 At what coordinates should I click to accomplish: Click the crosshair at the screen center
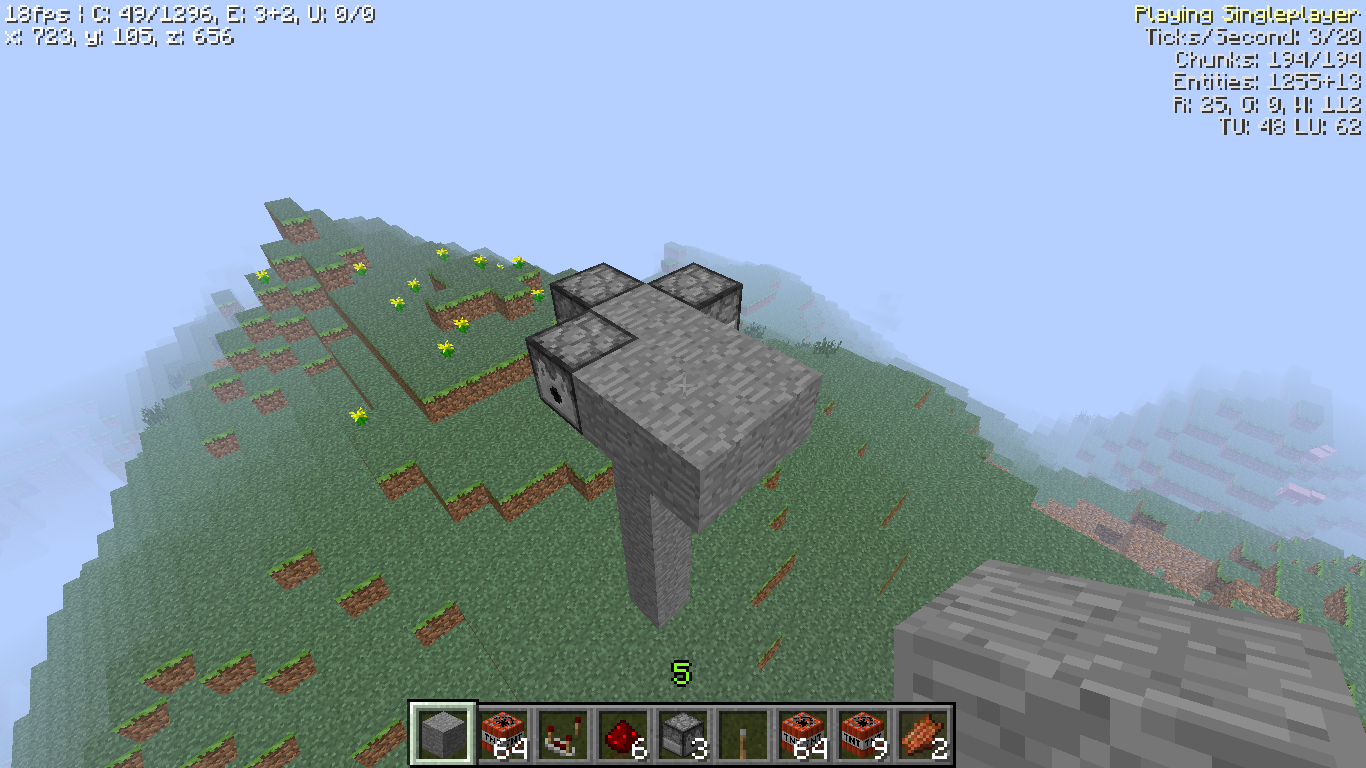[x=683, y=384]
